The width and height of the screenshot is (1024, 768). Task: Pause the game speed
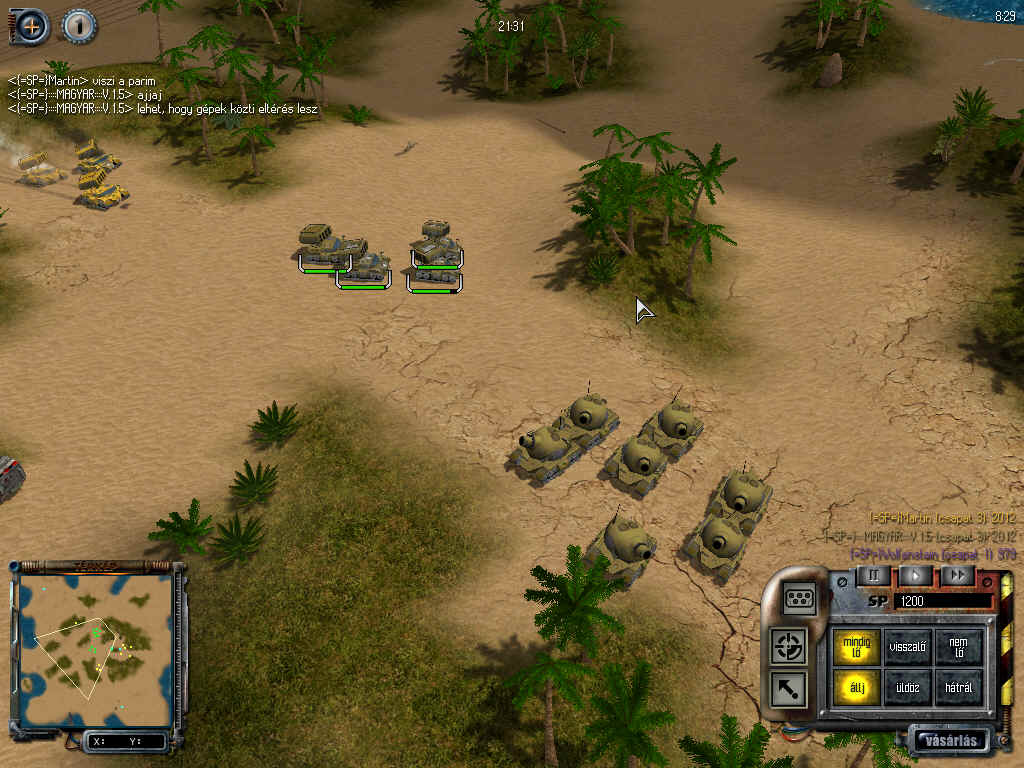pyautogui.click(x=872, y=576)
